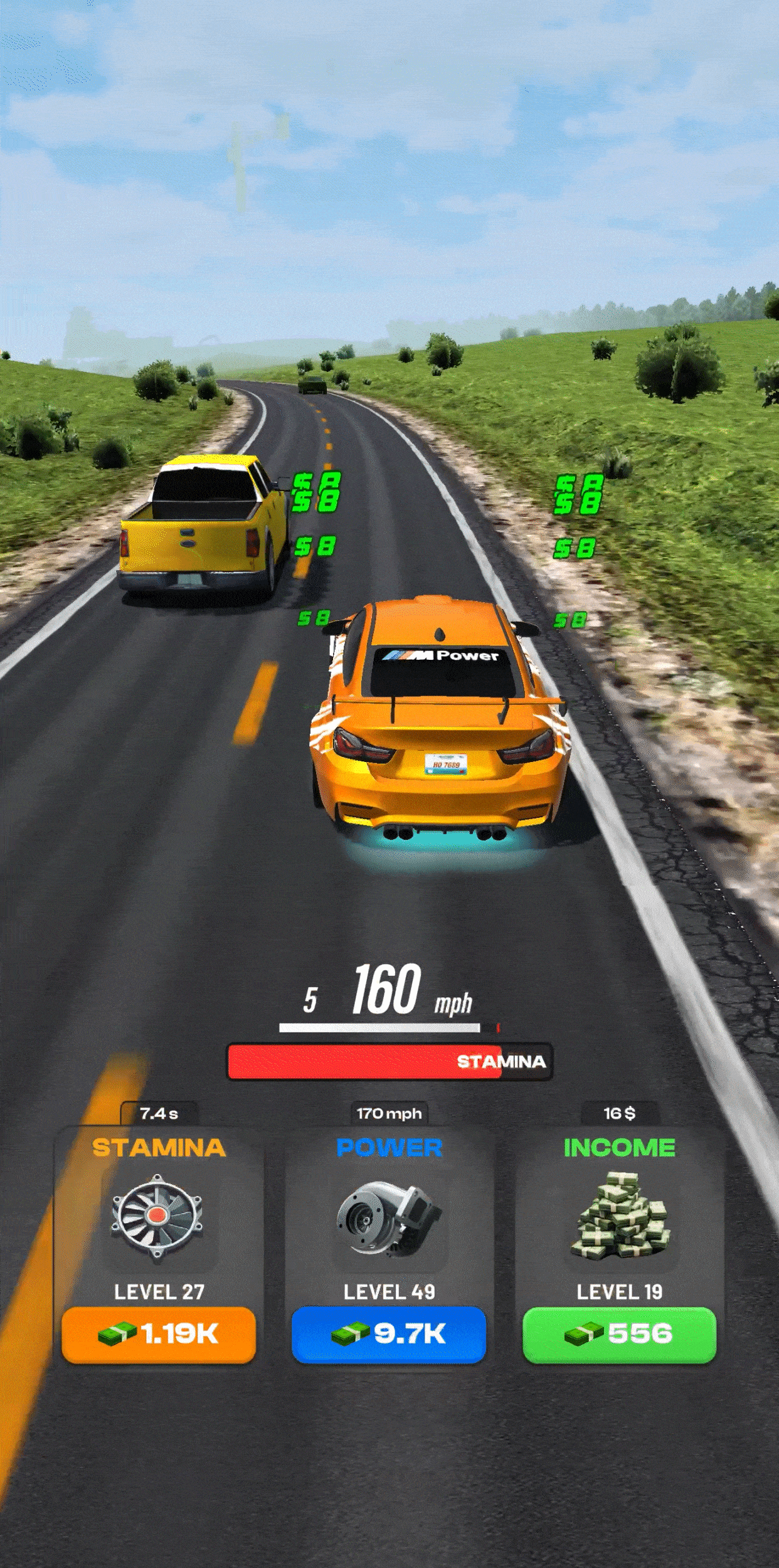The image size is (779, 1568).
Task: Purchase the Power upgrade costing 9.7K
Action: pos(389,1334)
